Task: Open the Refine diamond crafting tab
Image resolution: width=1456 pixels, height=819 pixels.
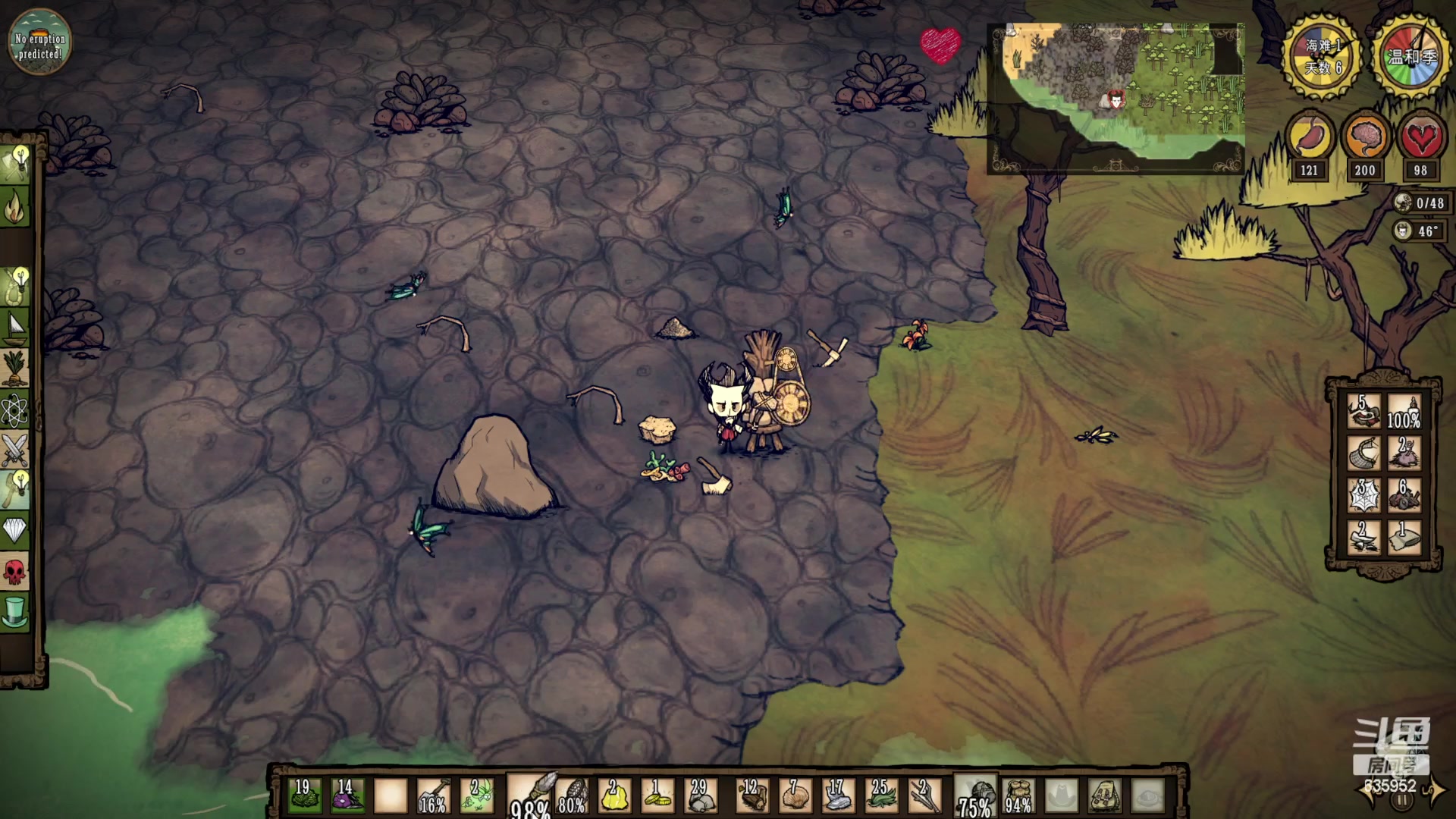Action: (x=15, y=530)
